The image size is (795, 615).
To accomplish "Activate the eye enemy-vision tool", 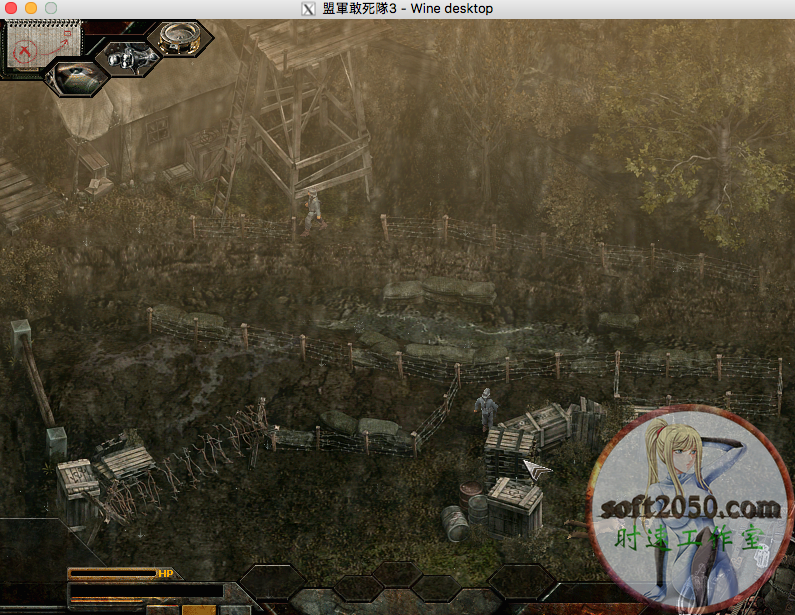I will tap(75, 74).
